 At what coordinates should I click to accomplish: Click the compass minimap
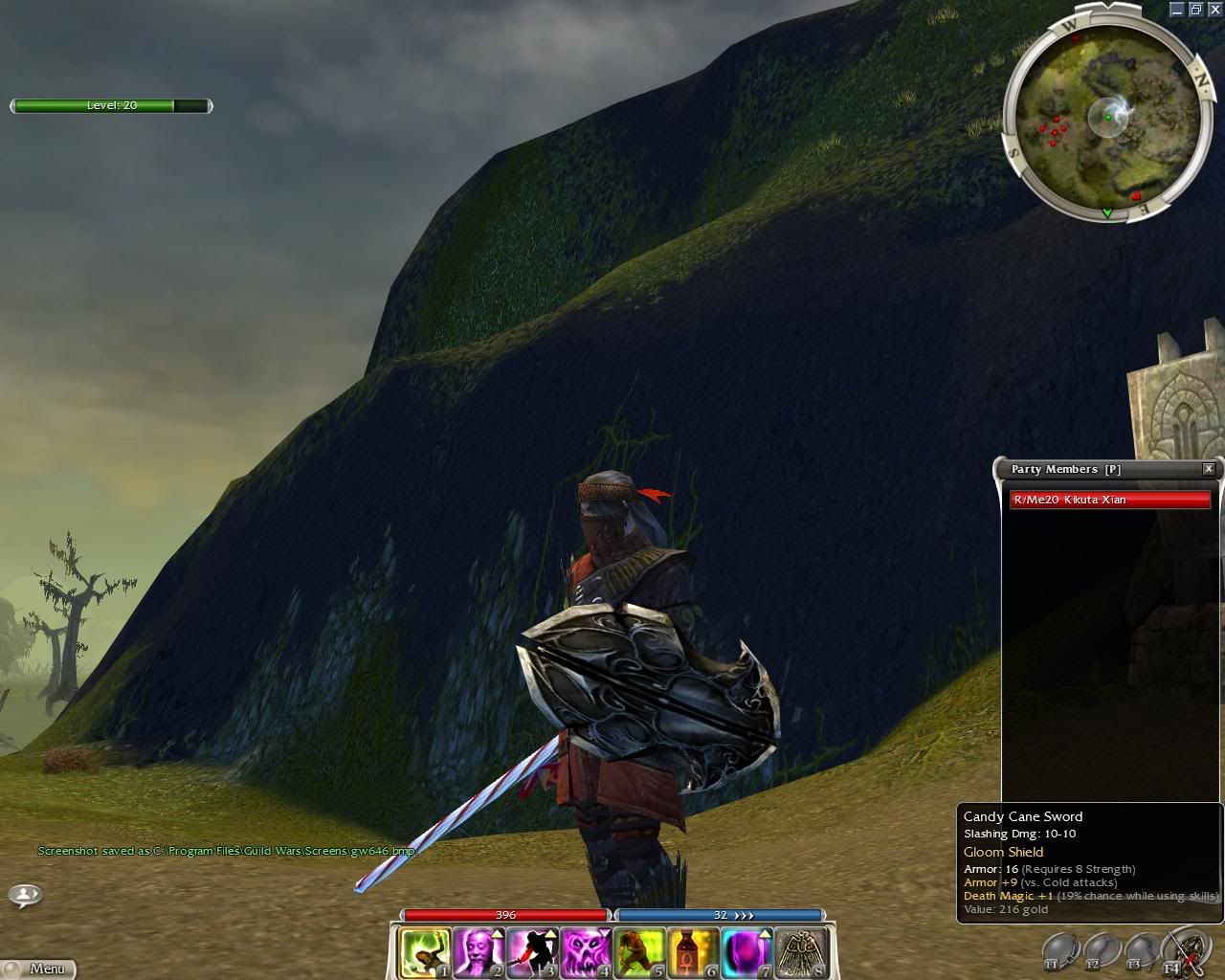point(1105,120)
